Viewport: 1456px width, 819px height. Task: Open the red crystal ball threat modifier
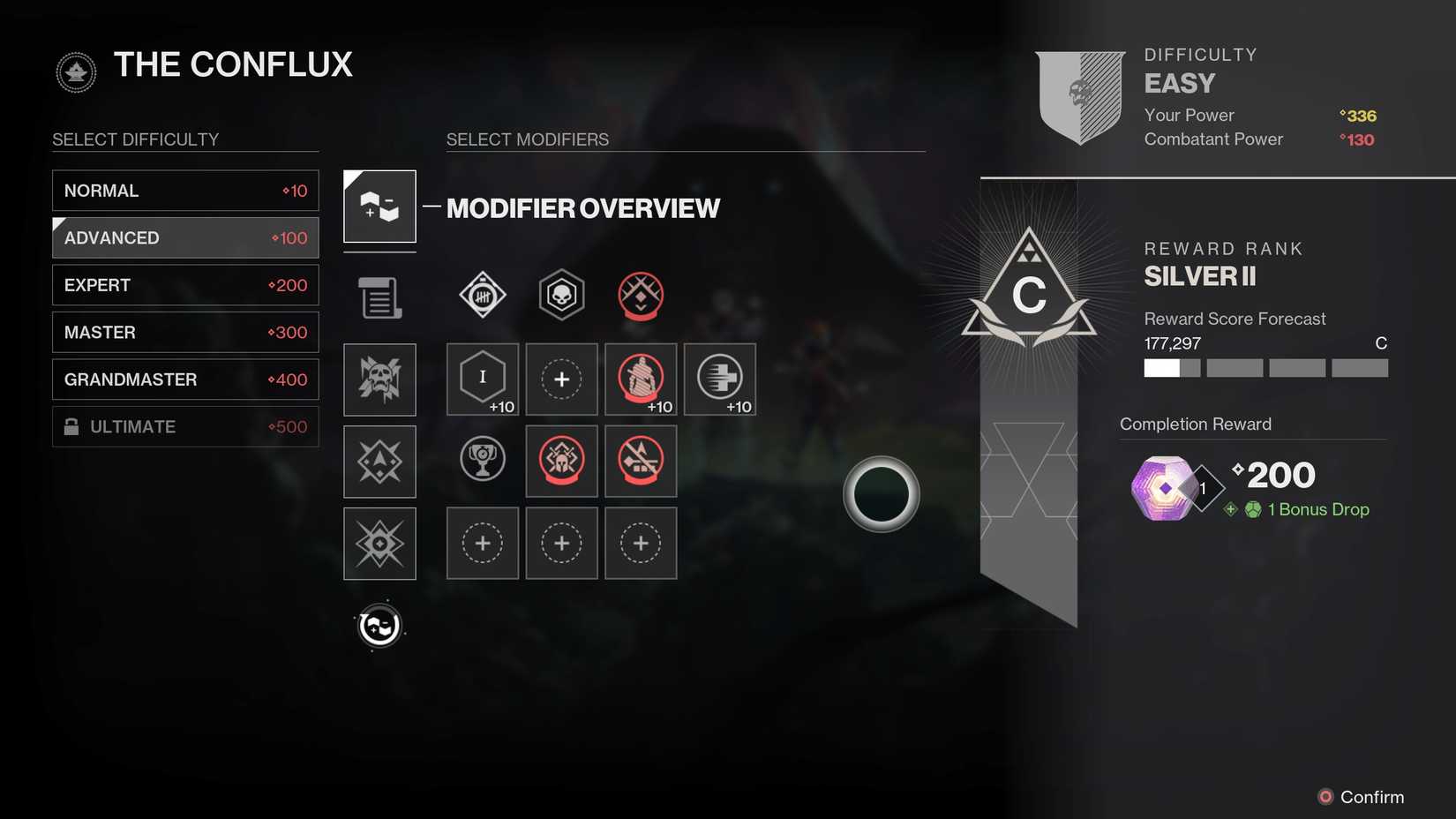coord(641,296)
